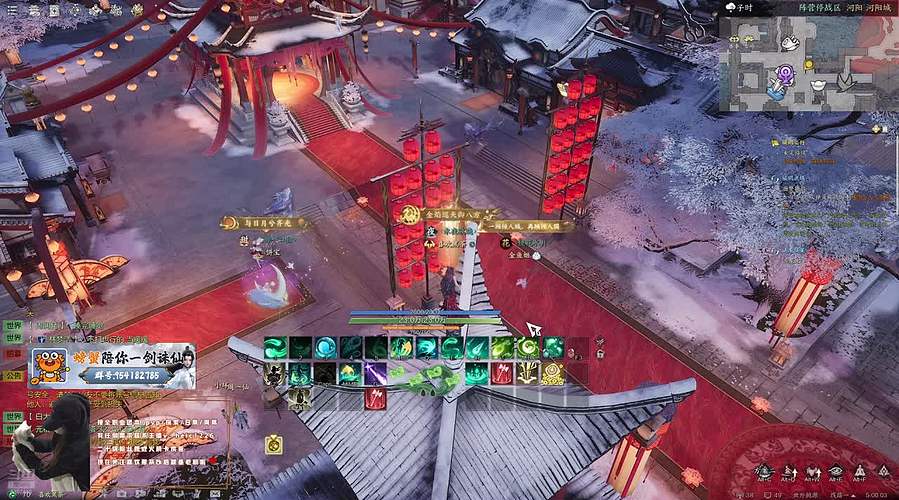Screen dimensions: 899x500
Task: Select the purple marker on the minimap
Action: [x=786, y=71]
